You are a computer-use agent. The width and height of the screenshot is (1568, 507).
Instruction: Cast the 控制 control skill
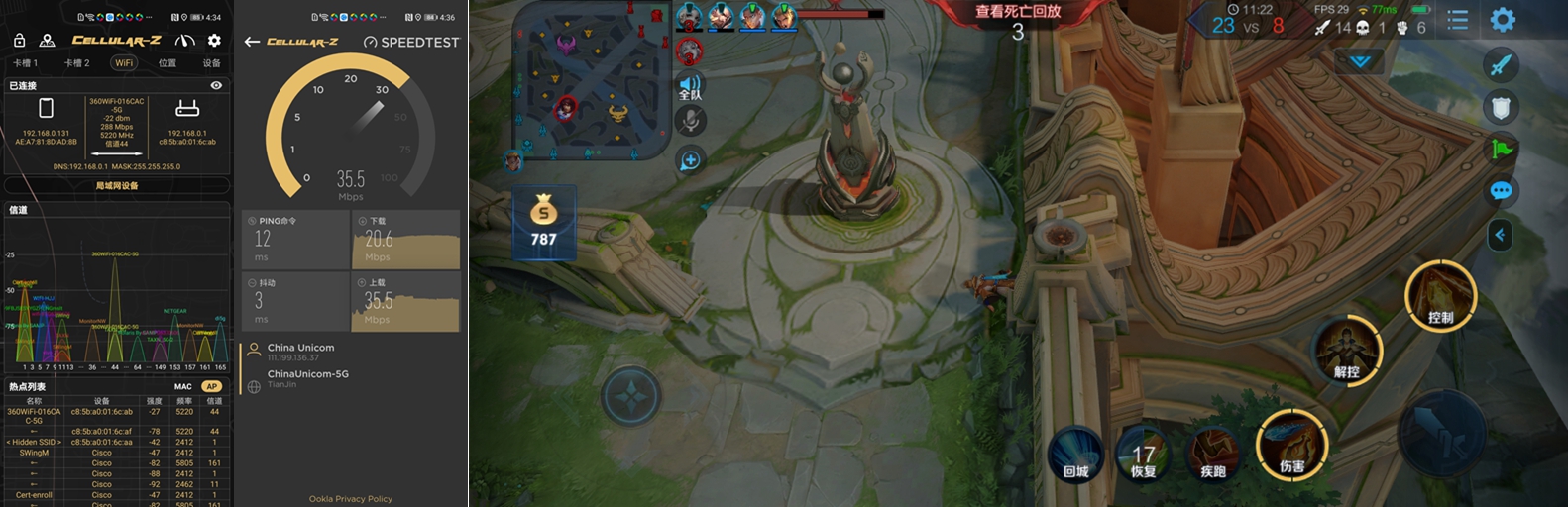tap(1440, 296)
